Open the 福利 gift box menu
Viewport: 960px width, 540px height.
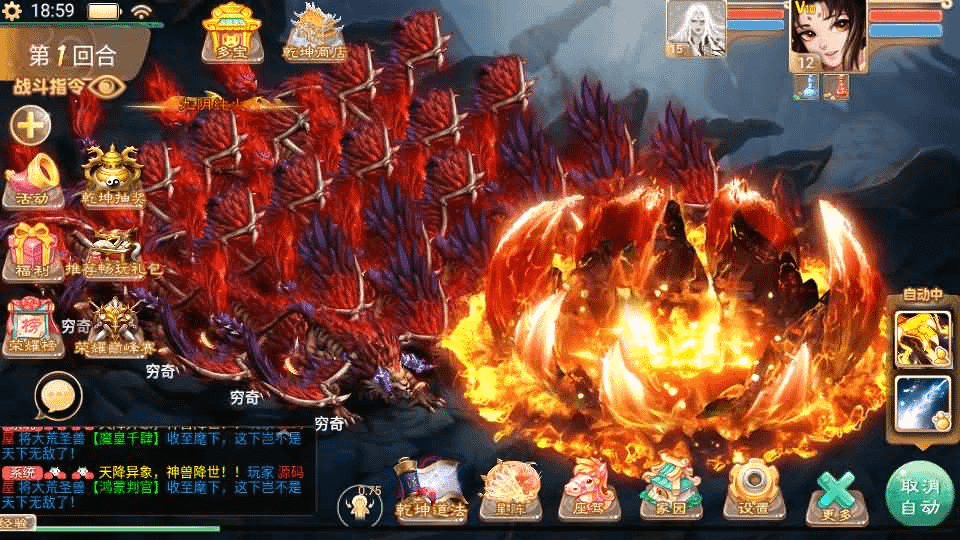[x=31, y=250]
